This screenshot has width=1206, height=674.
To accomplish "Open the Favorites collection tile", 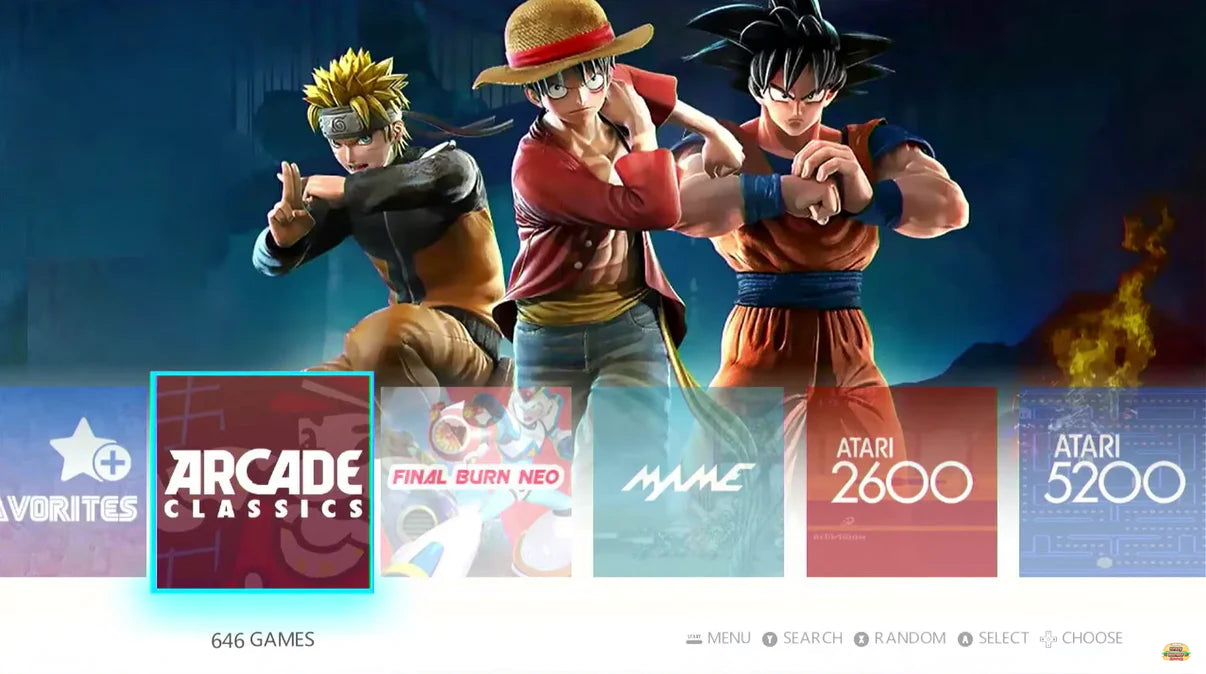I will 72,482.
